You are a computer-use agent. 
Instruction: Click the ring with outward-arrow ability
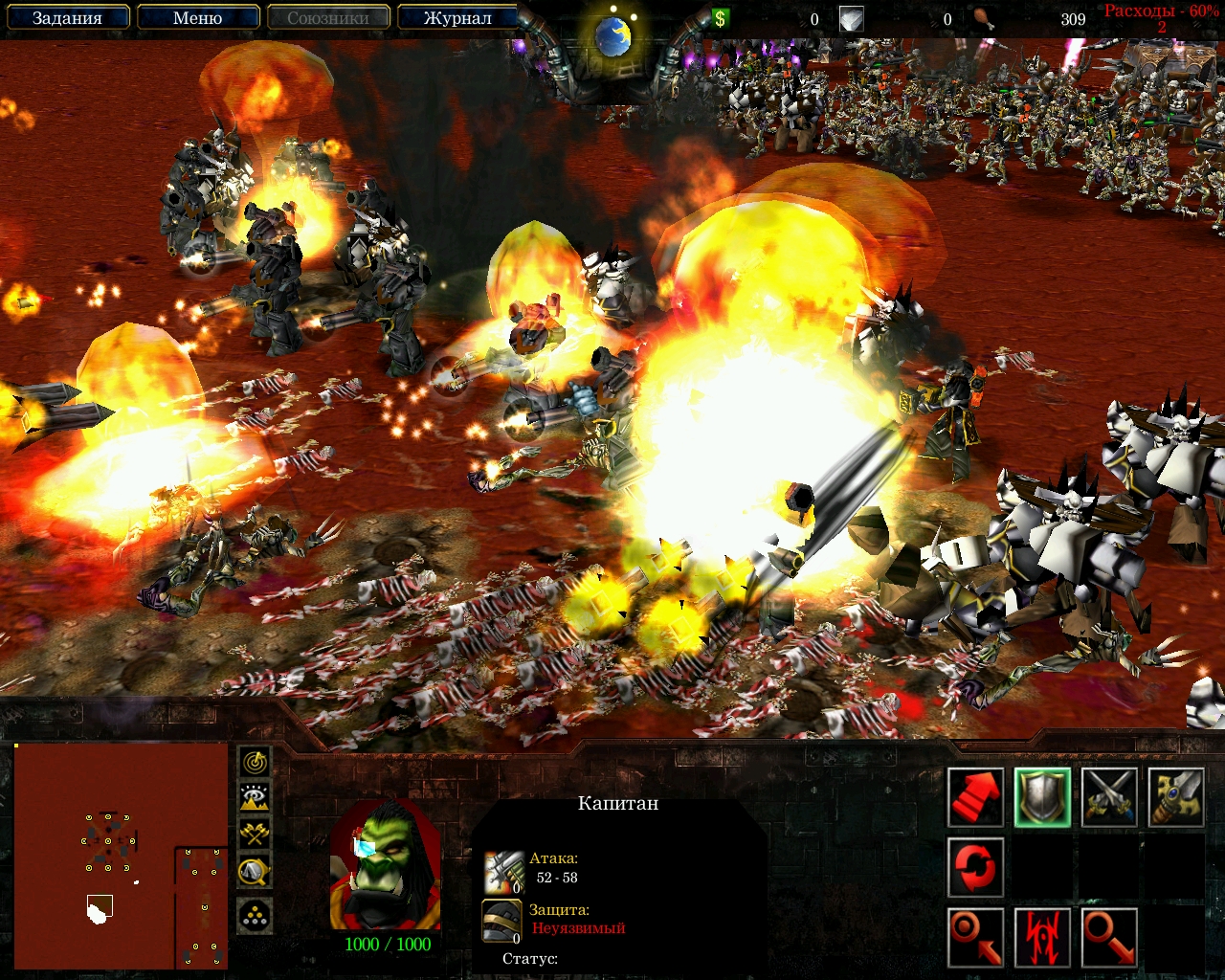tap(1109, 937)
